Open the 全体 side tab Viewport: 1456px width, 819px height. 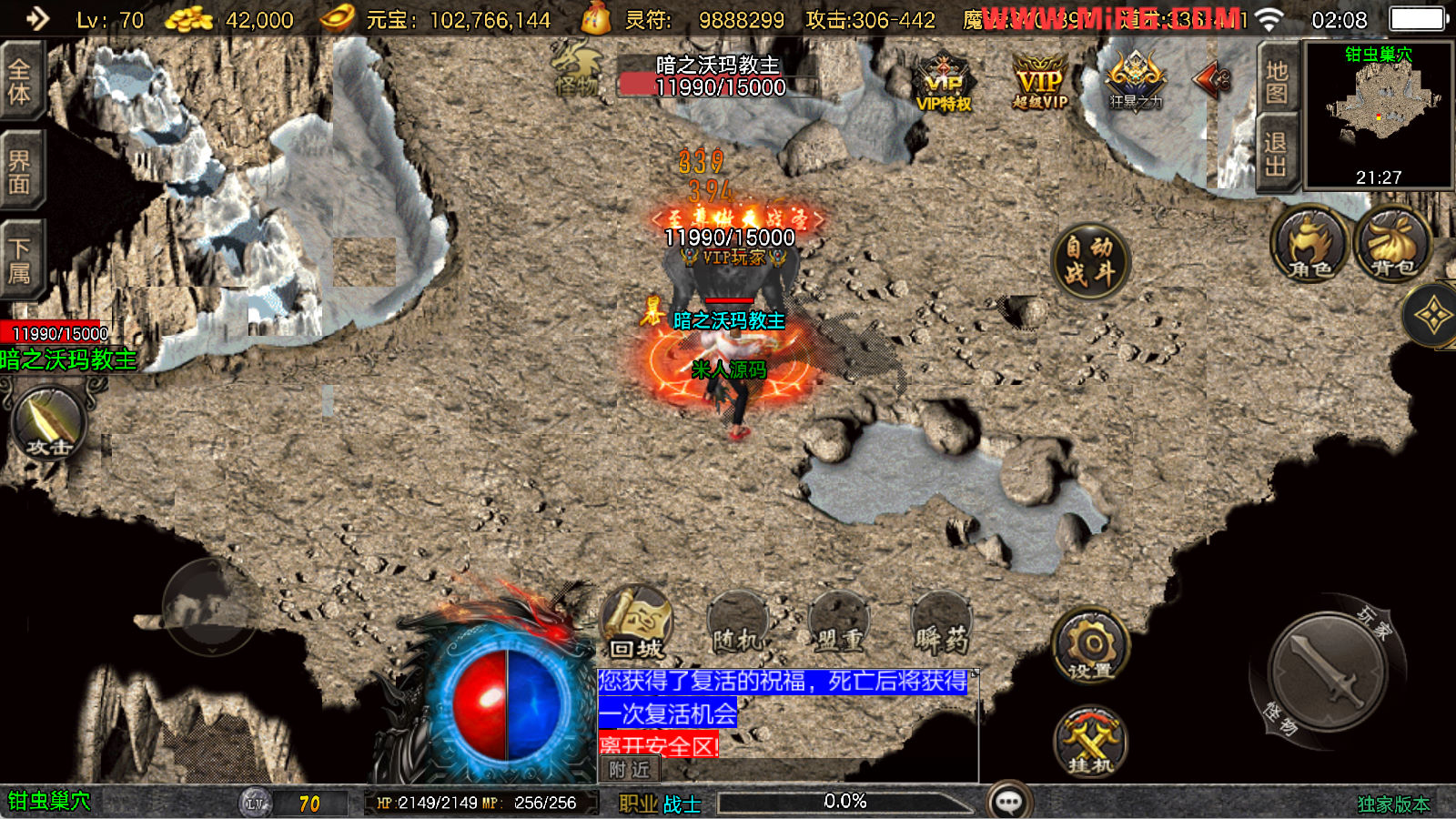click(20, 81)
